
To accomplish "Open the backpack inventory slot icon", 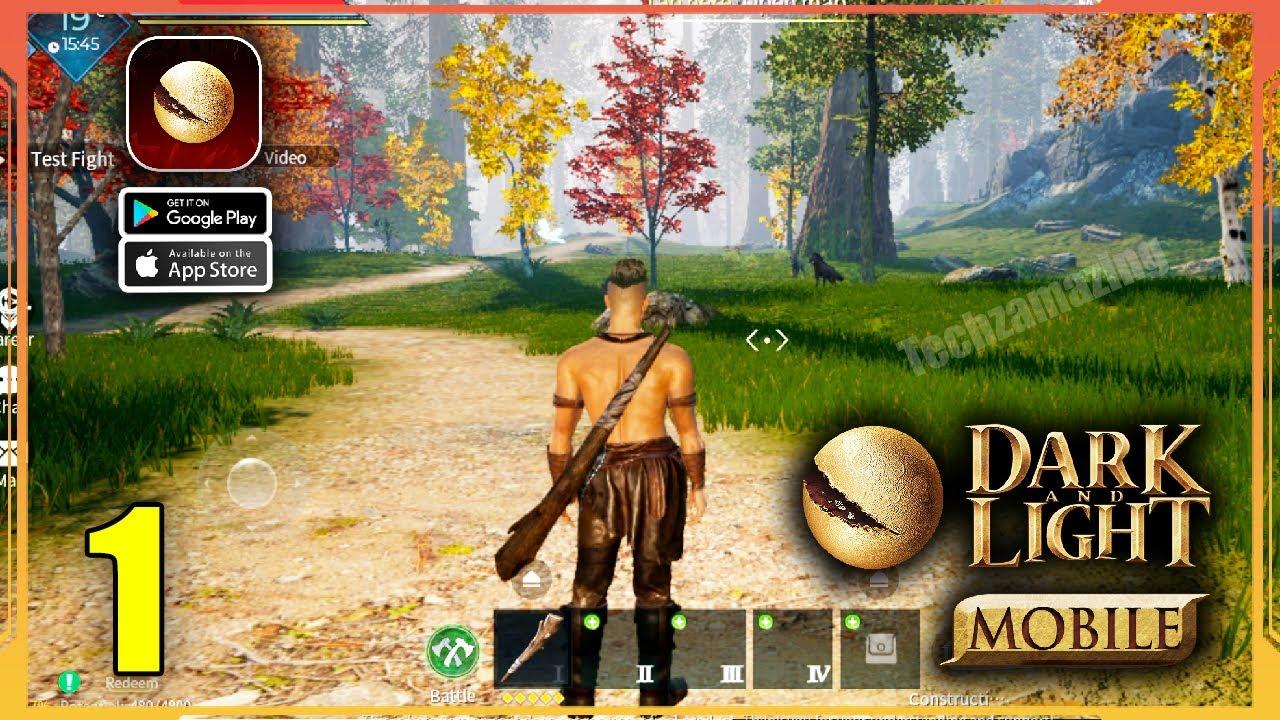I will click(882, 648).
